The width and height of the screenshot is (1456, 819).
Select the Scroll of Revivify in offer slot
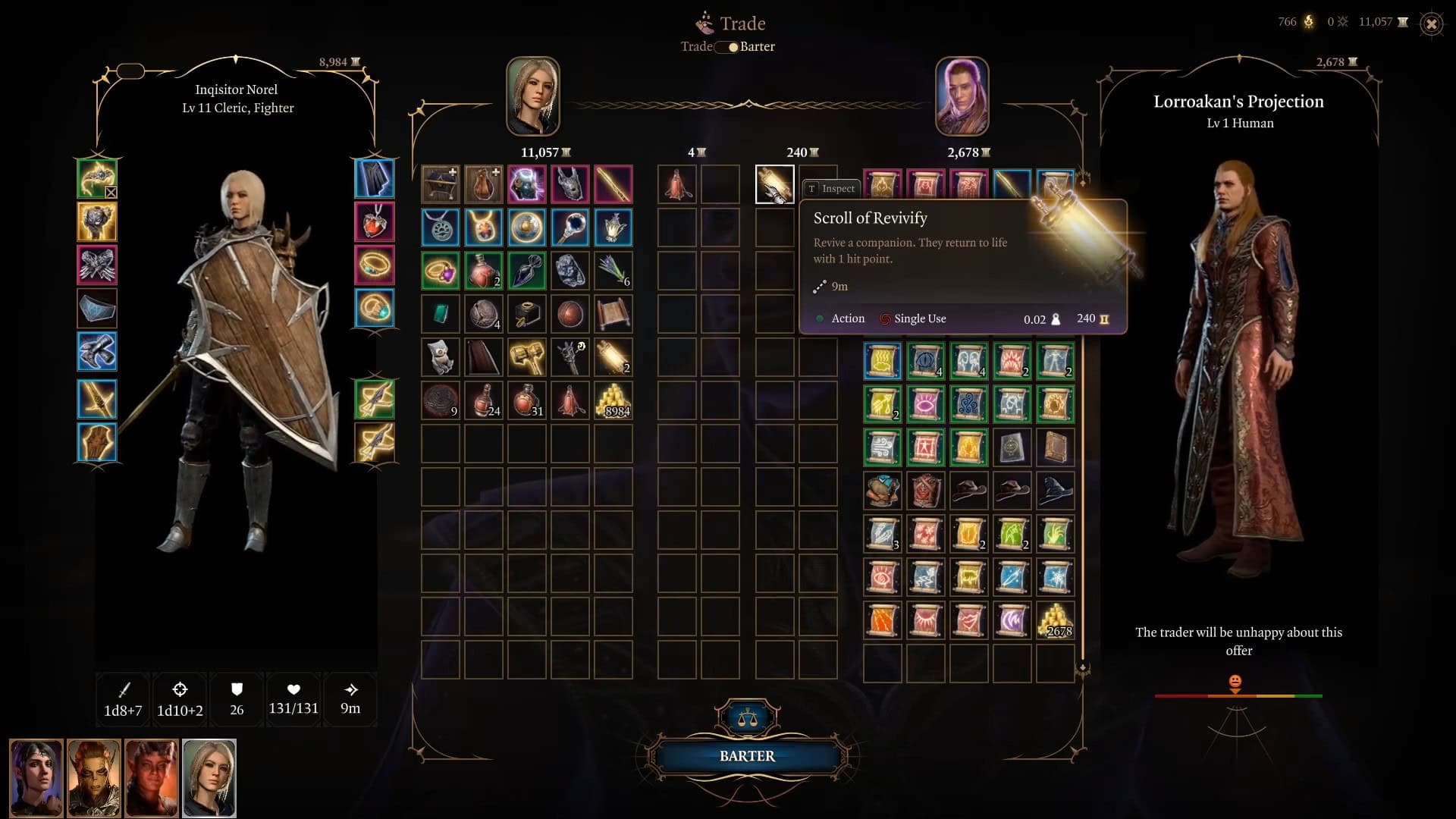coord(774,184)
